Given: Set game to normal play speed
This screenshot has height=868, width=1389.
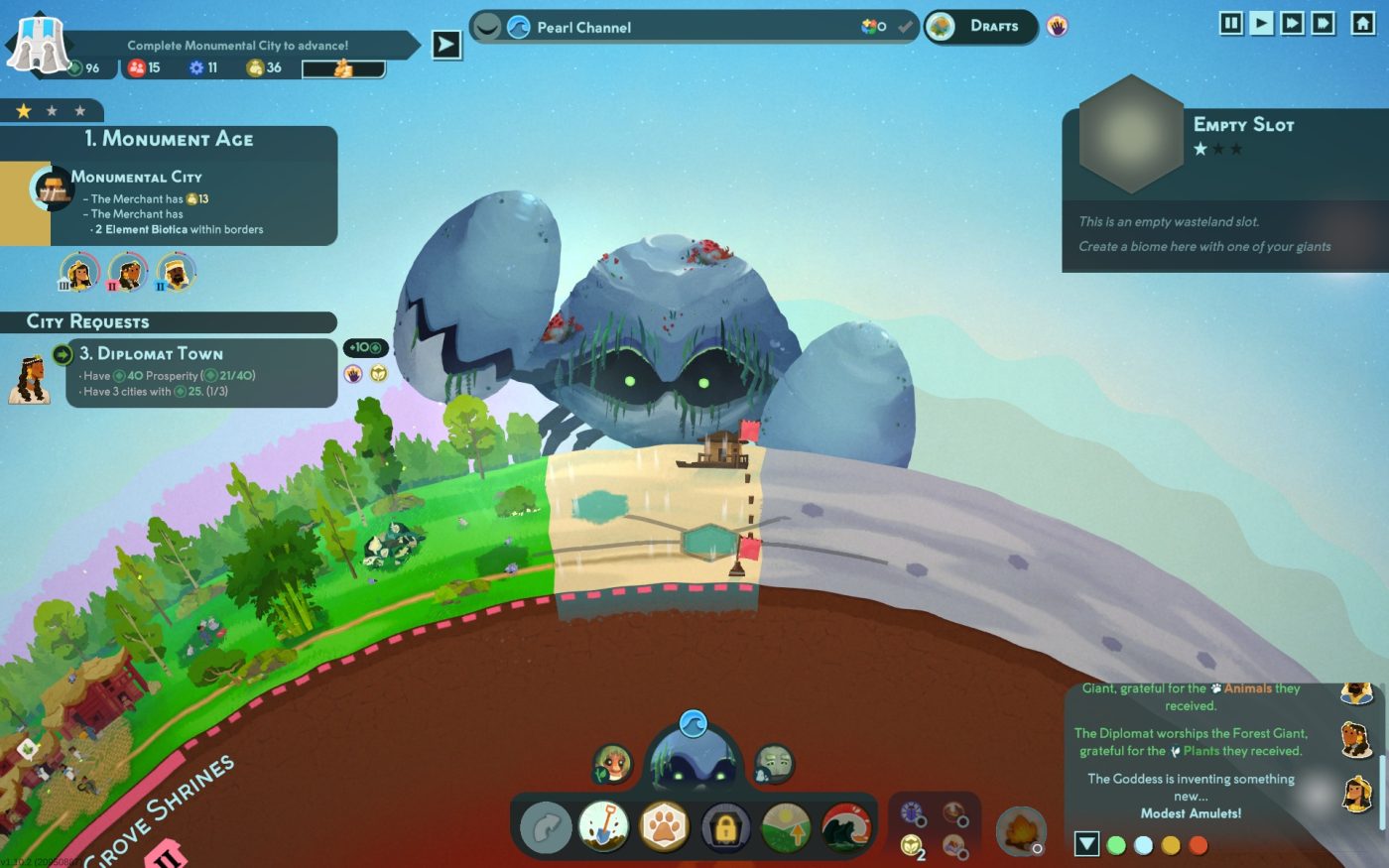Looking at the screenshot, I should tap(1261, 23).
